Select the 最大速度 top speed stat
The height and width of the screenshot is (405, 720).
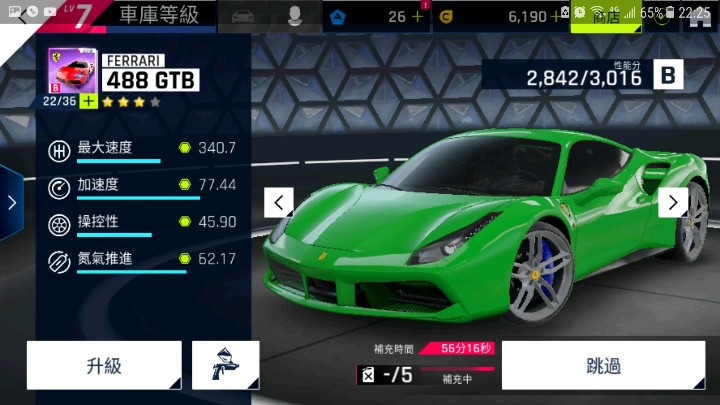(142, 148)
